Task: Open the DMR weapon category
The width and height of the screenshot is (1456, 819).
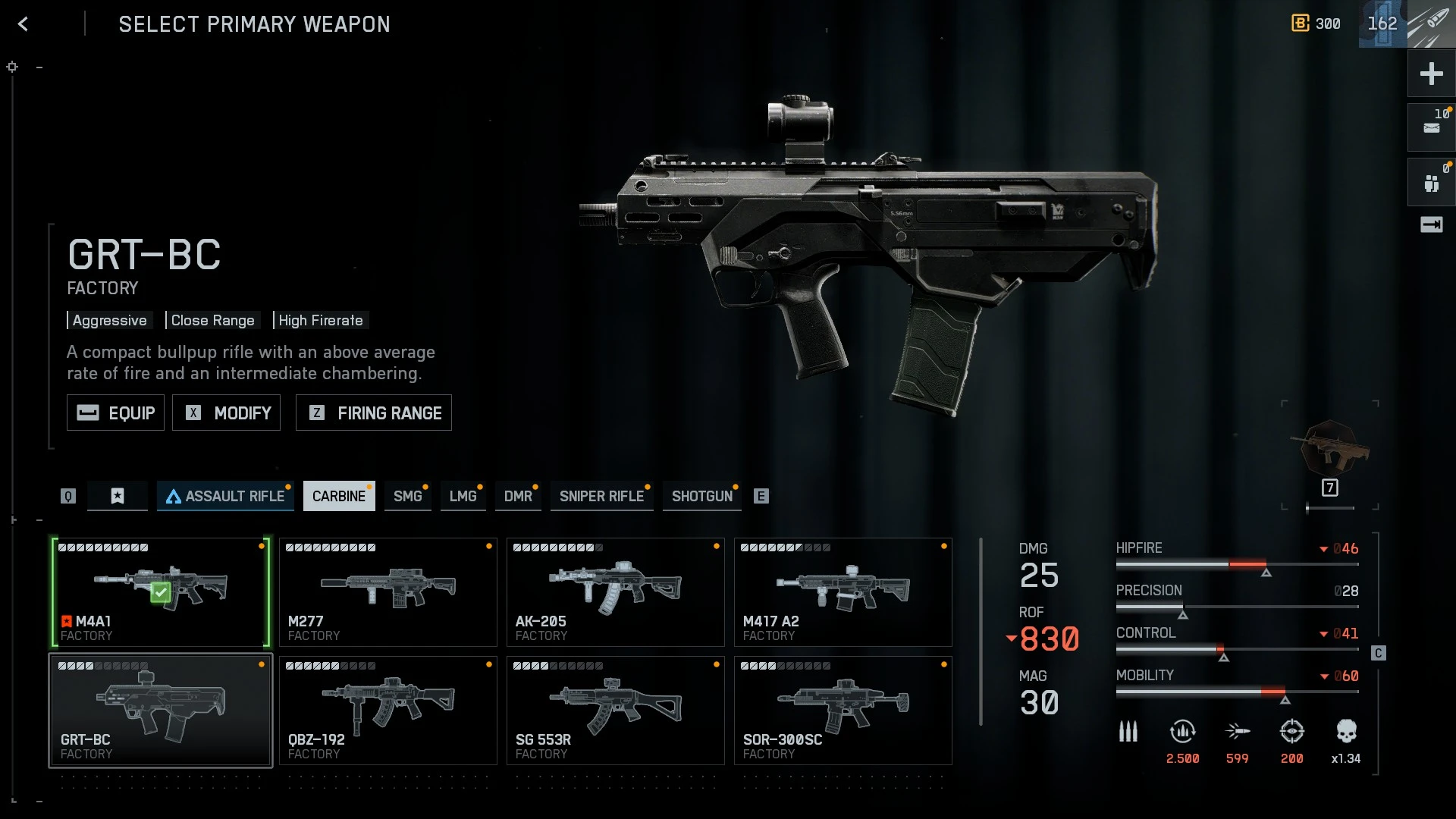Action: tap(518, 496)
